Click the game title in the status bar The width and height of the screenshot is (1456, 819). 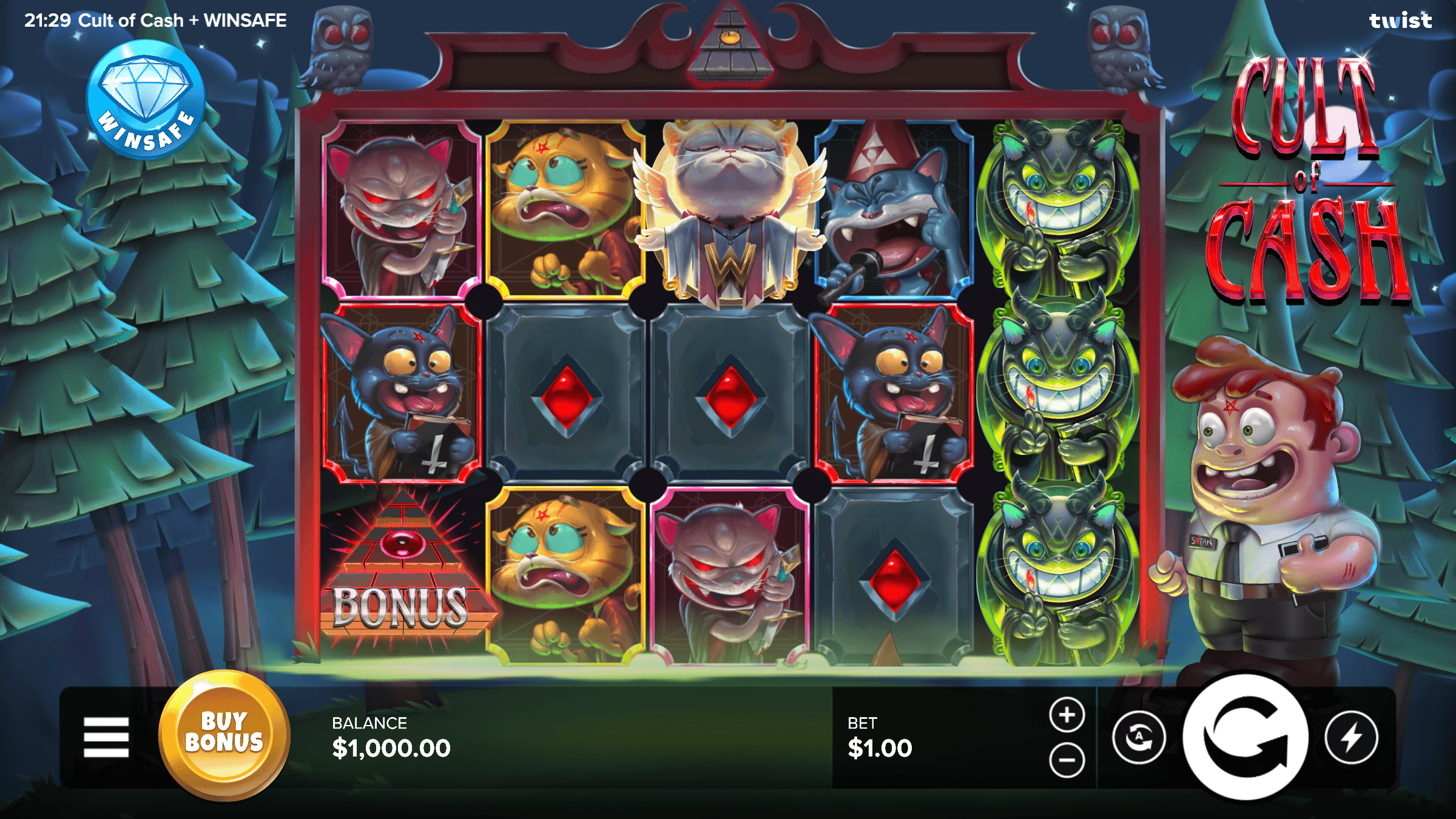182,19
